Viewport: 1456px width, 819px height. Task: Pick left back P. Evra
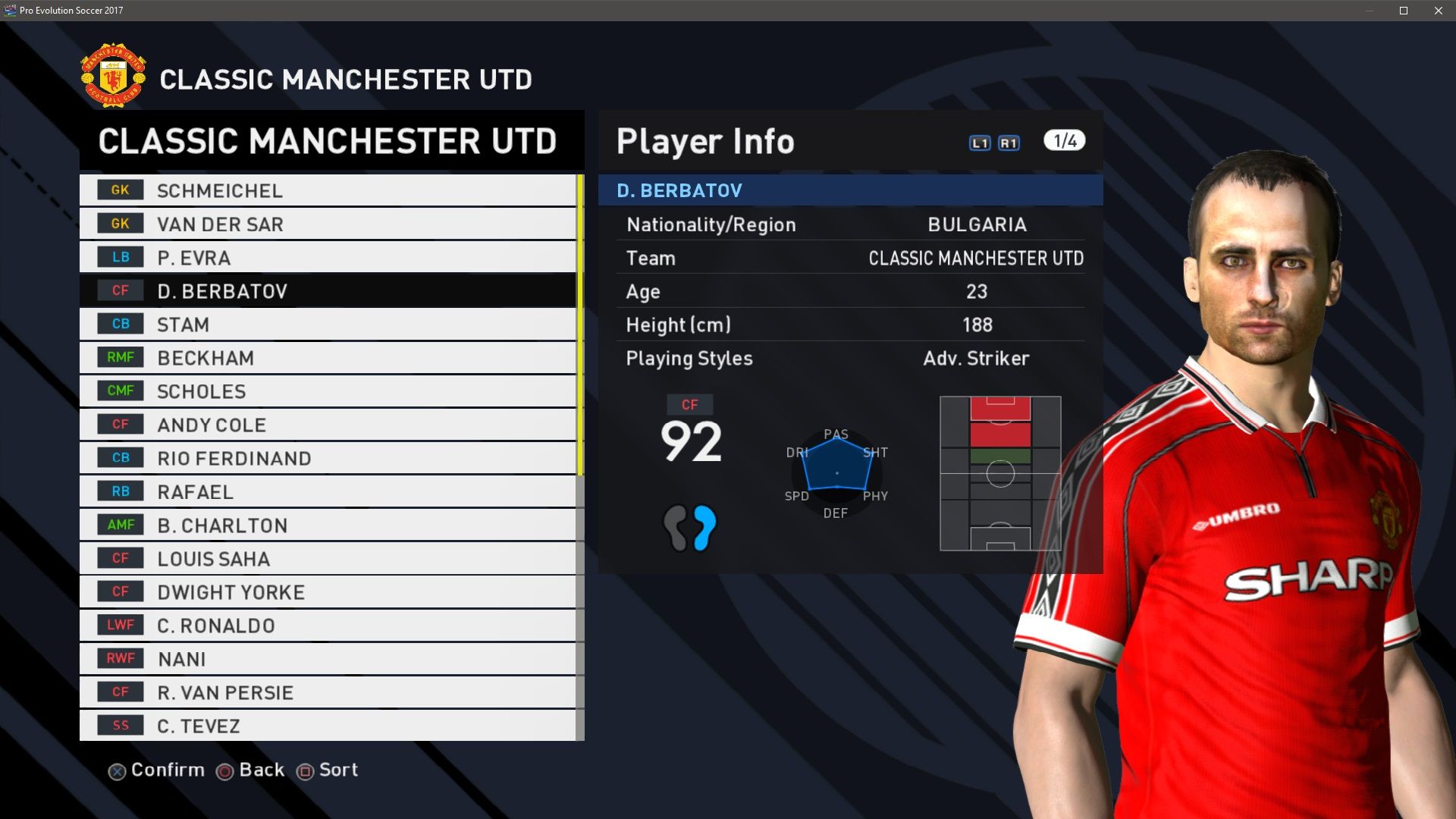click(x=328, y=257)
